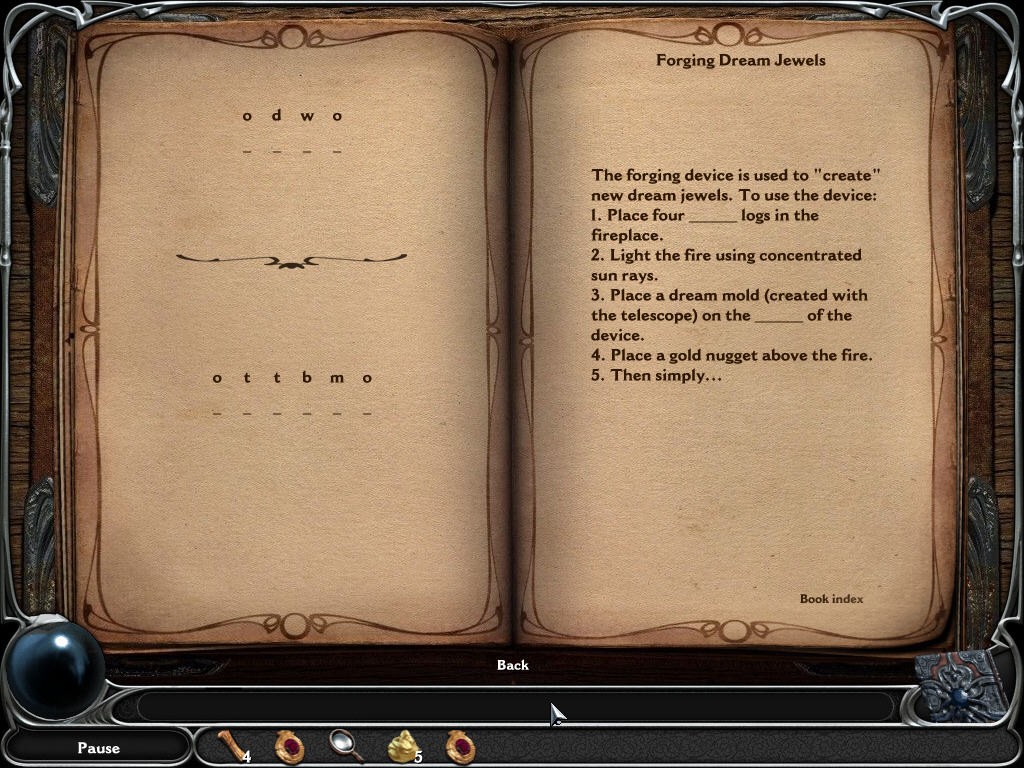Open the Book index link
This screenshot has width=1024, height=768.
click(831, 599)
